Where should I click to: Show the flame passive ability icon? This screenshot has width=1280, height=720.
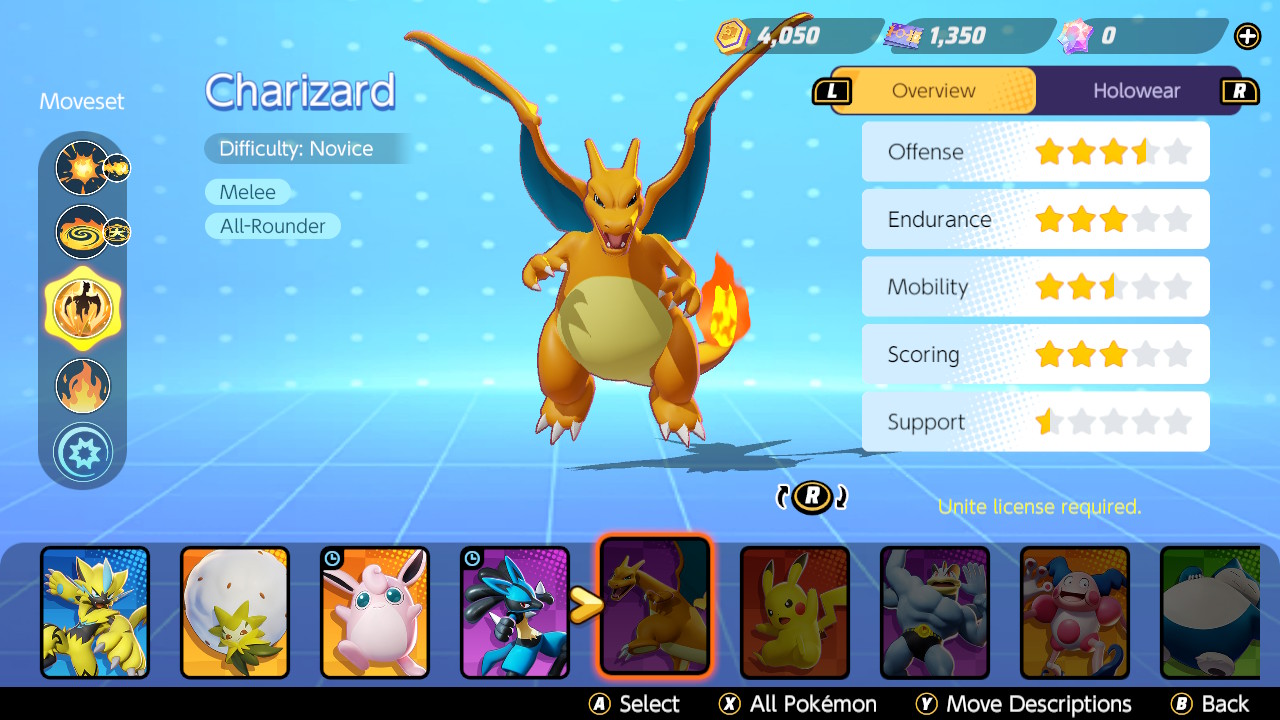pos(83,386)
